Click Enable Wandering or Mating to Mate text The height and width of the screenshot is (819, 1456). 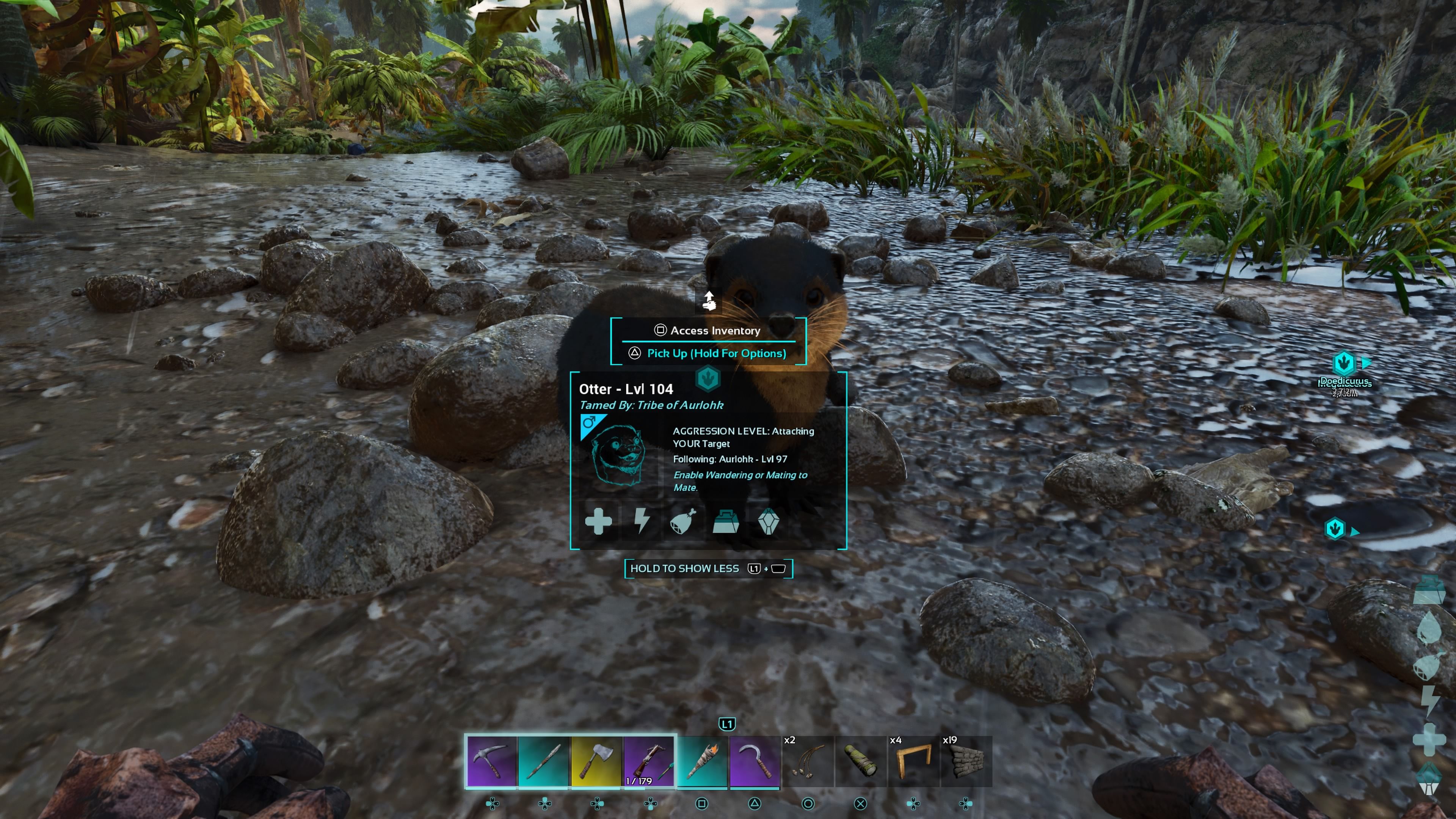click(739, 481)
